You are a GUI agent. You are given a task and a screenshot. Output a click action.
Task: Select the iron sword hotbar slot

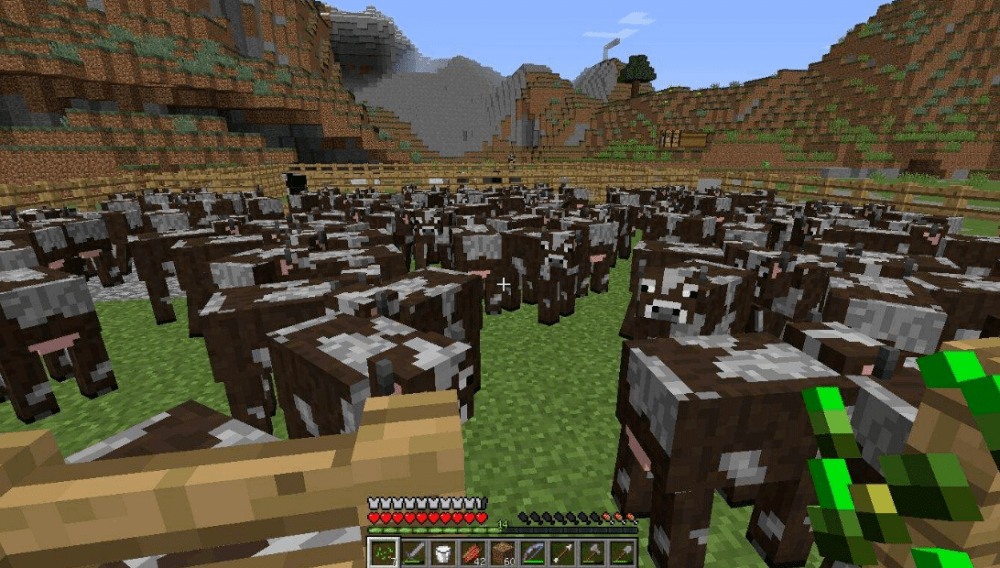412,552
